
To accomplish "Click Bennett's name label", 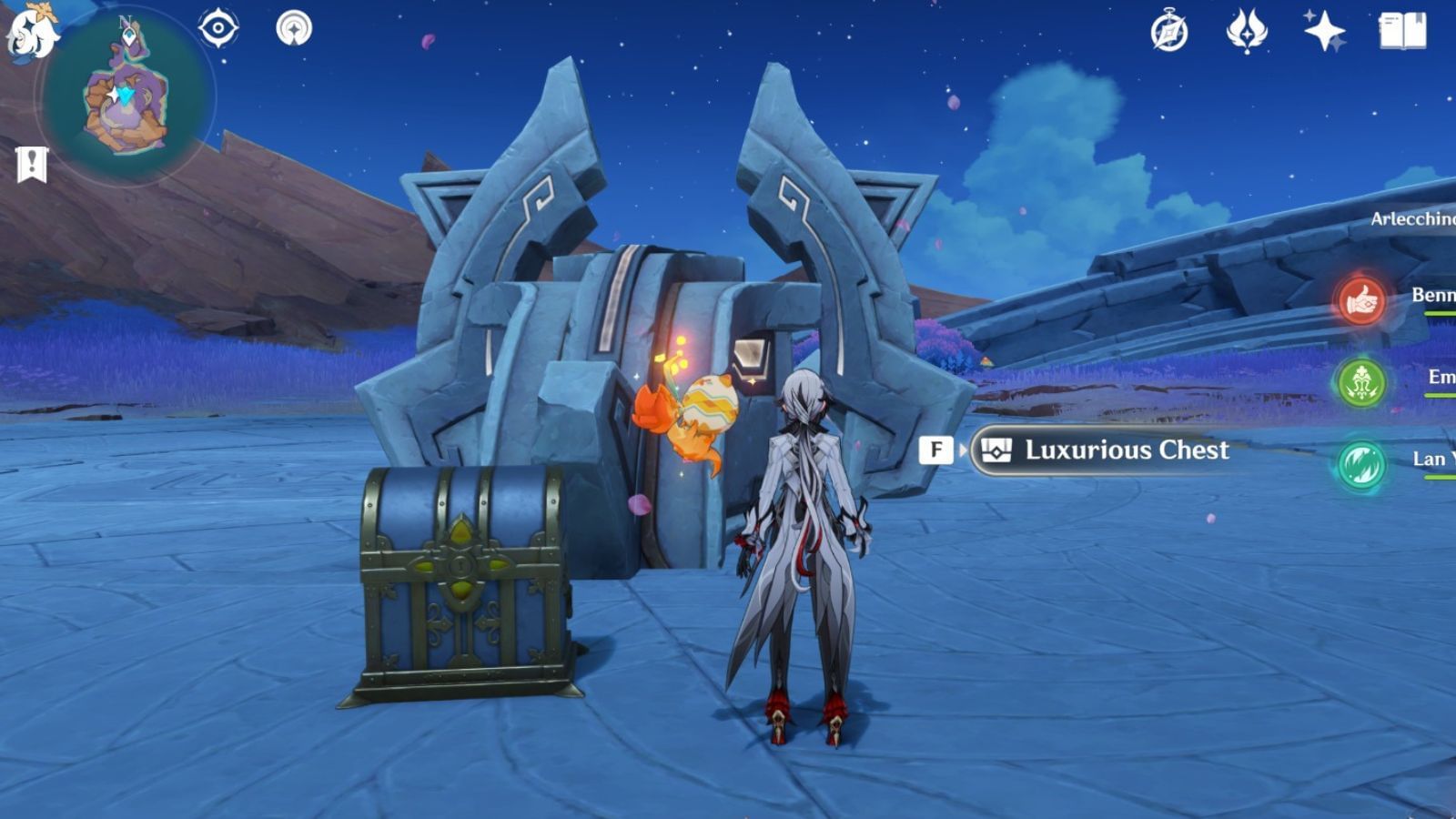I will [x=1433, y=294].
